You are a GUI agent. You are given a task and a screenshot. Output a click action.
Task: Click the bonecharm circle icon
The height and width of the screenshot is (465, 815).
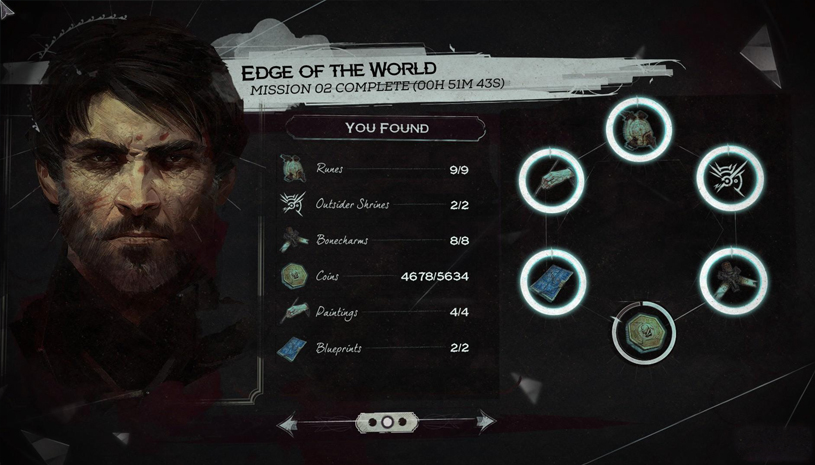730,279
